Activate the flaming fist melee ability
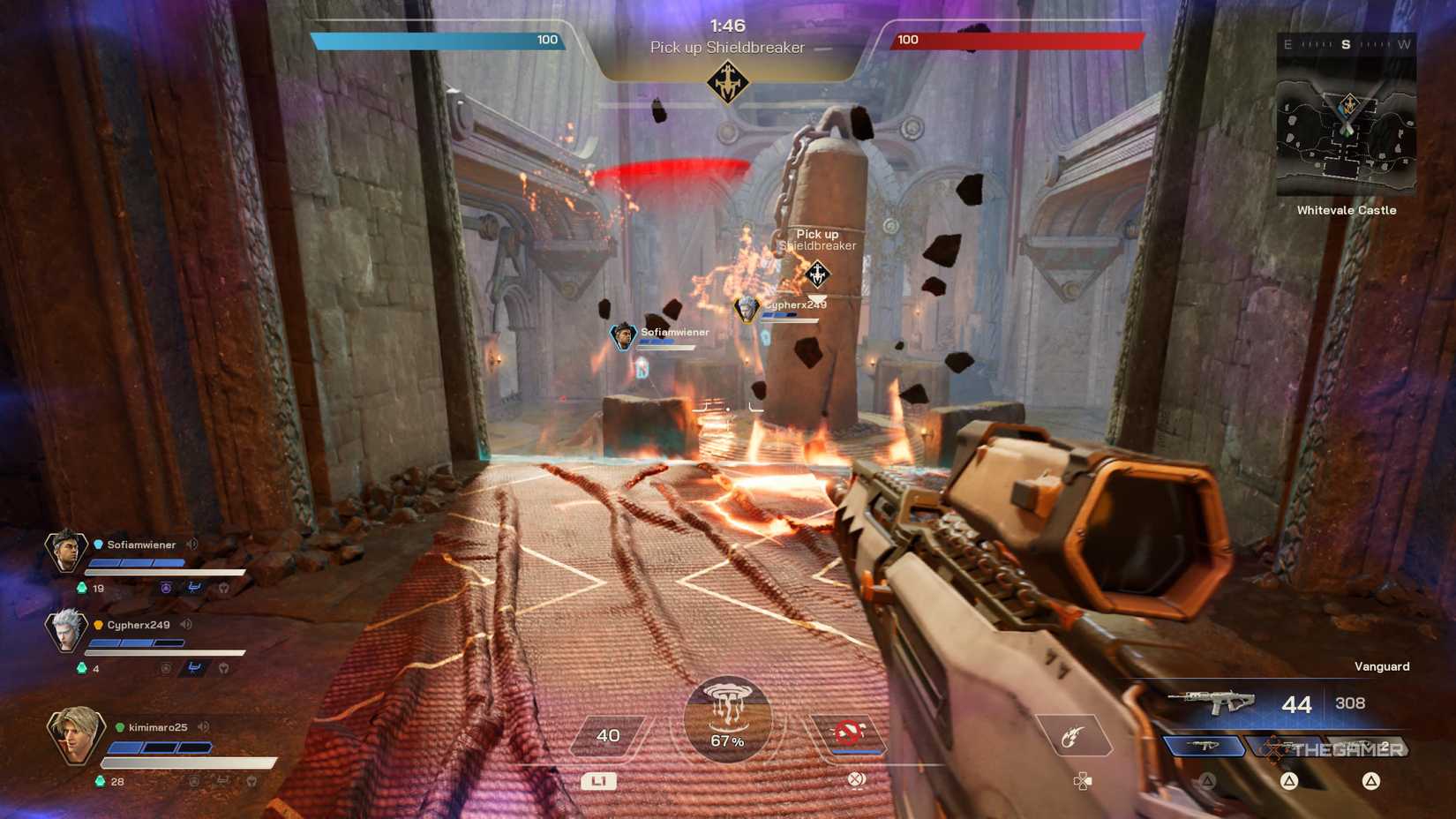Screen dimensions: 1456x819 (x=1073, y=736)
